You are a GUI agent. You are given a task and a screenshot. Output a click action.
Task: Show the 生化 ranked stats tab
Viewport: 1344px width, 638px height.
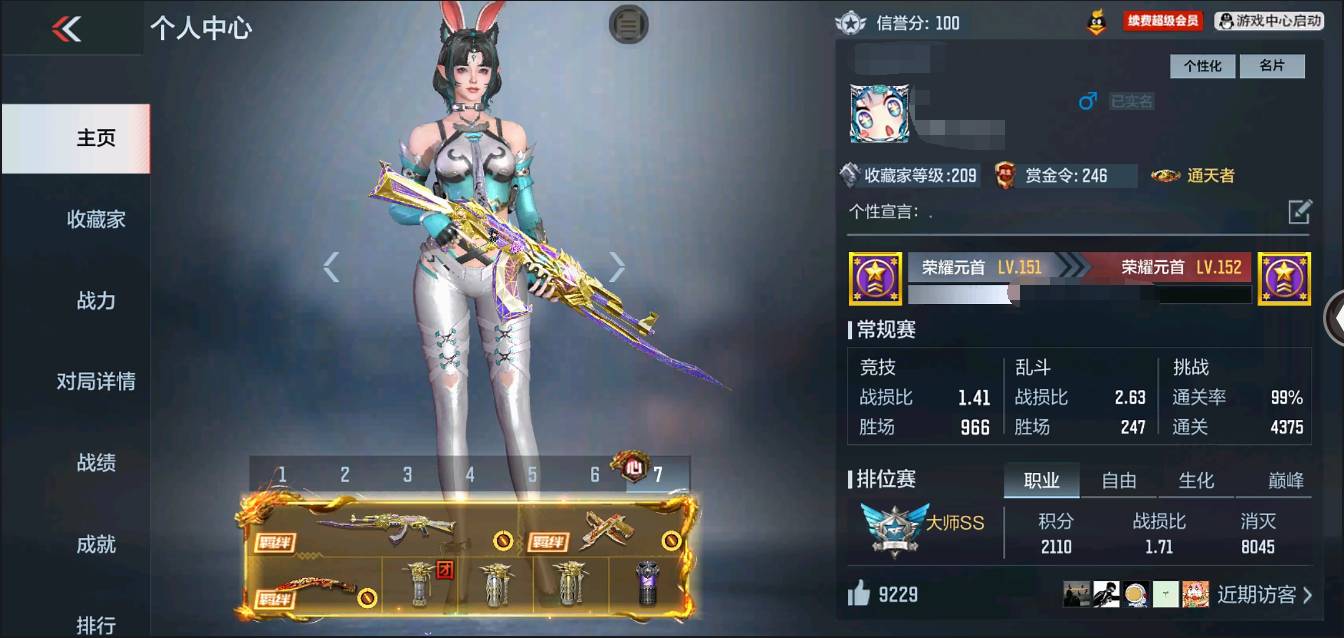pyautogui.click(x=1196, y=481)
